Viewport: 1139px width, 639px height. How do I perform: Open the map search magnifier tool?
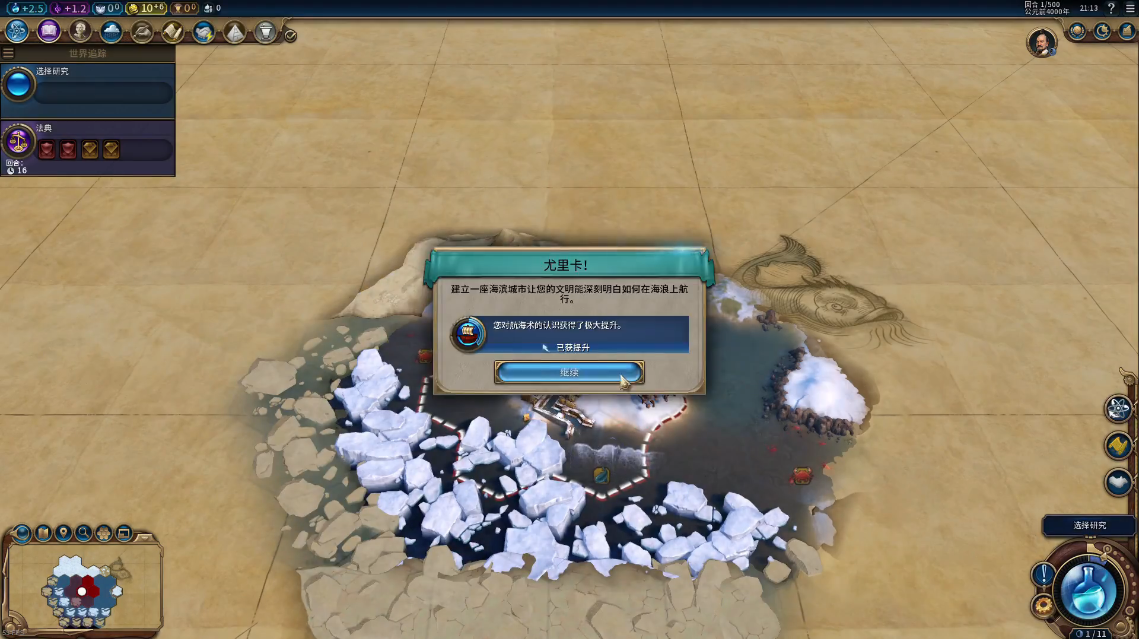click(84, 532)
